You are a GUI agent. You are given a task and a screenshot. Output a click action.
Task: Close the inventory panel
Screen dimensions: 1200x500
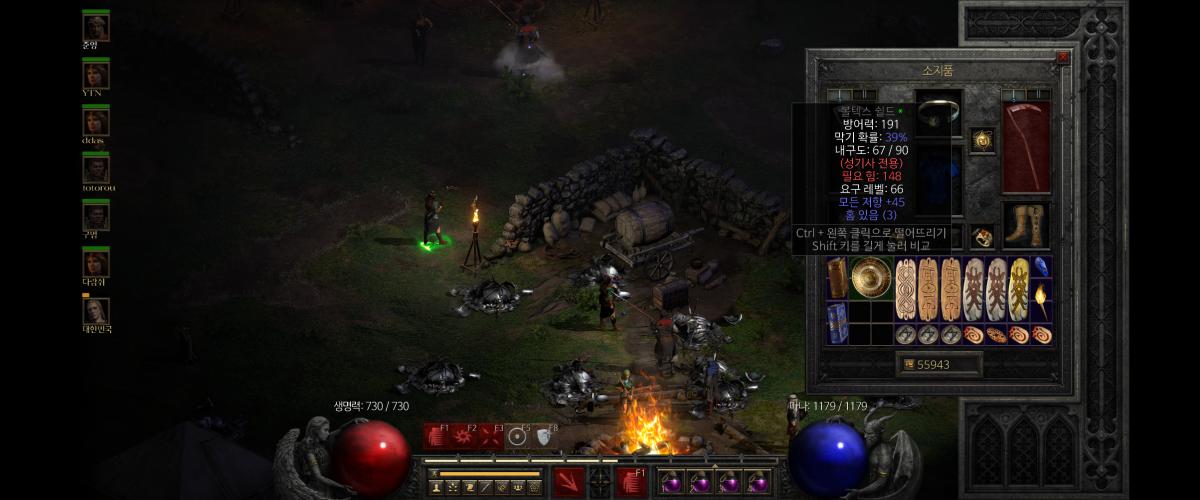(x=1062, y=58)
